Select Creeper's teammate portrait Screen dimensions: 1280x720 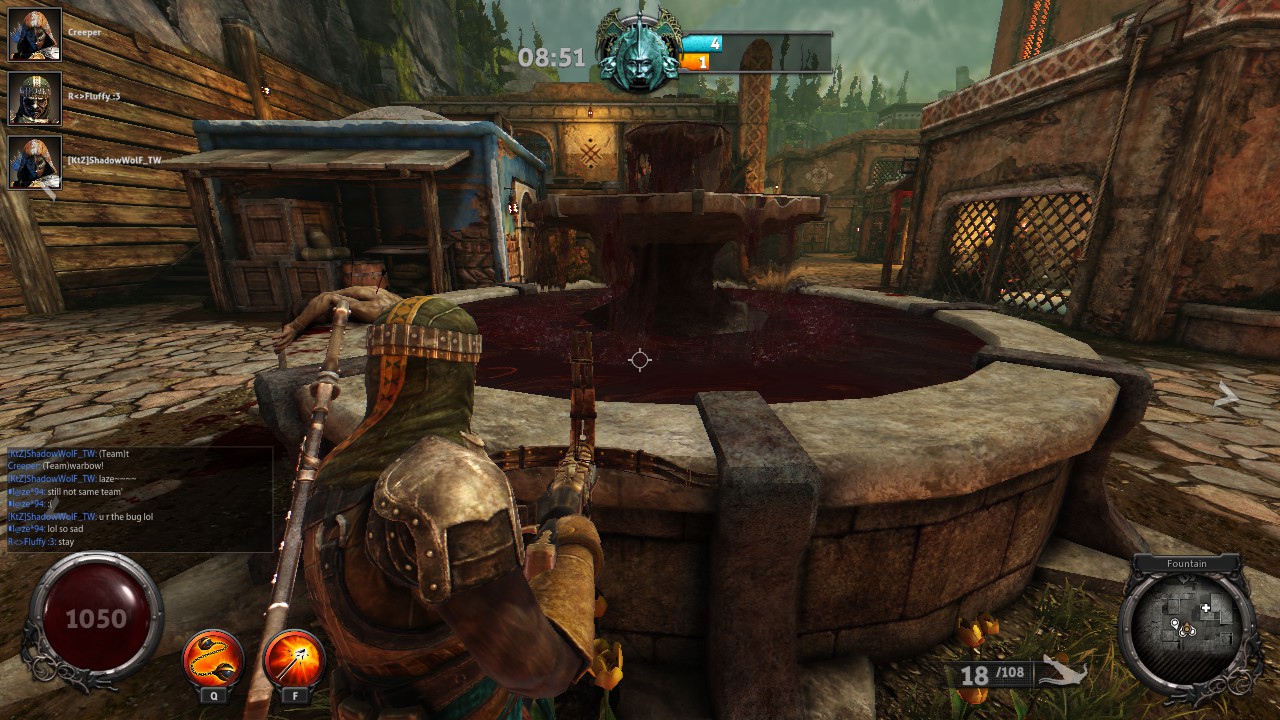coord(35,34)
